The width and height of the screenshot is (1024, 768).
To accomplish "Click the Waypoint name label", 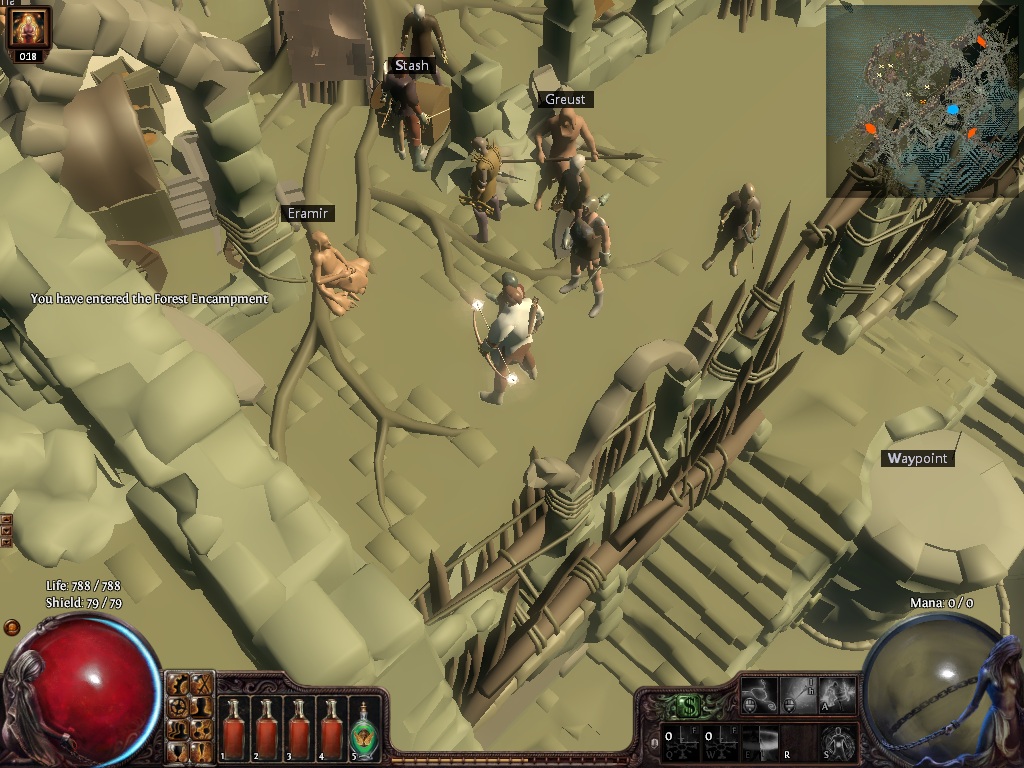I will click(918, 459).
